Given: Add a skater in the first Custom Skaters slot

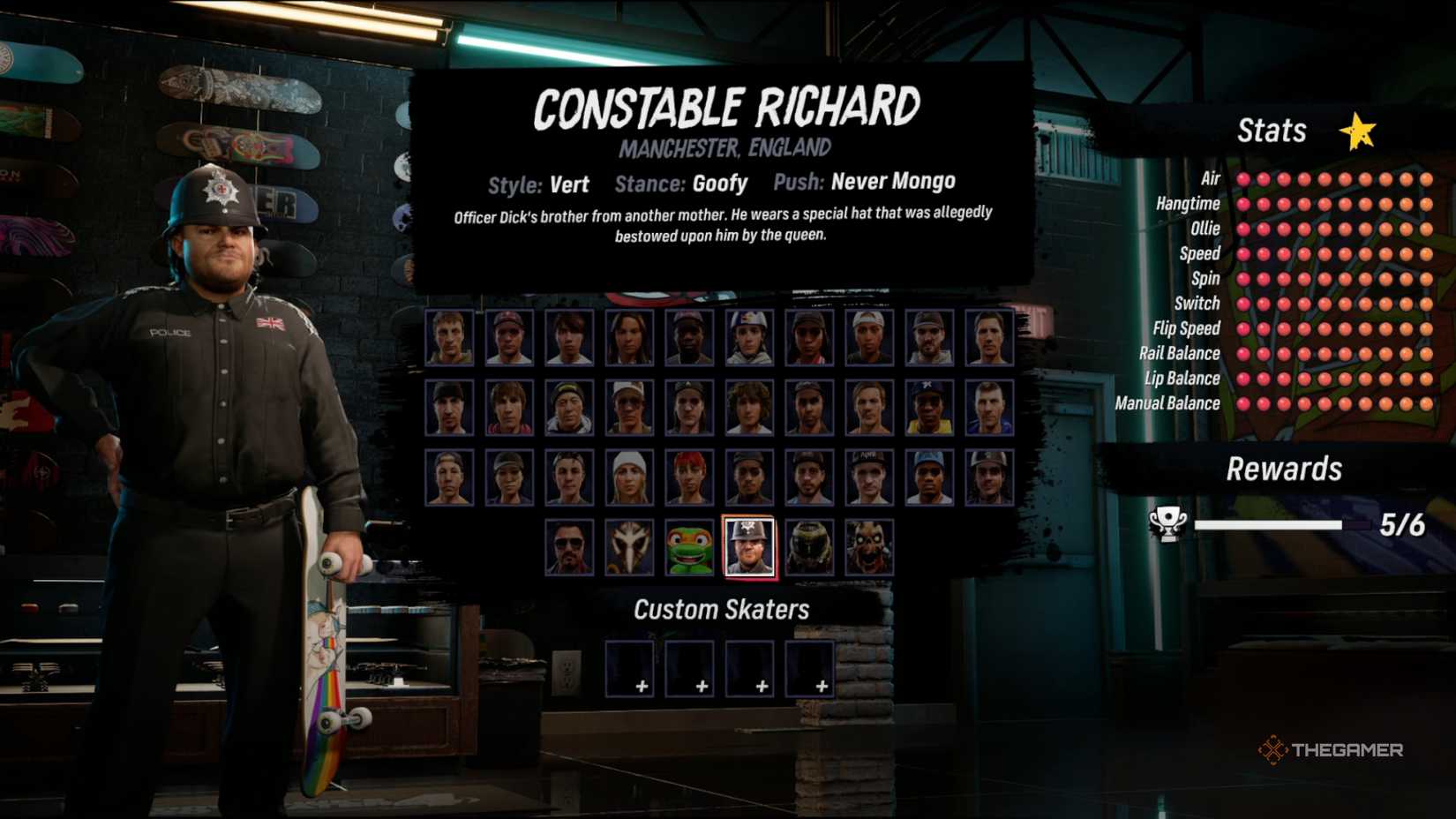Looking at the screenshot, I should click(630, 669).
